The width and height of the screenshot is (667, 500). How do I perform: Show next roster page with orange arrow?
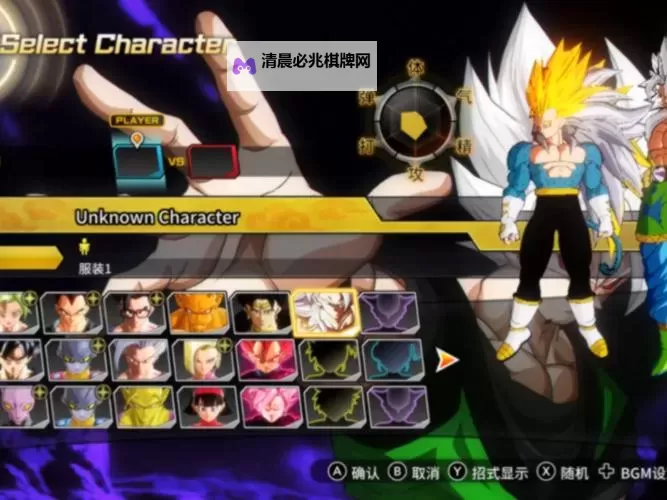click(447, 359)
